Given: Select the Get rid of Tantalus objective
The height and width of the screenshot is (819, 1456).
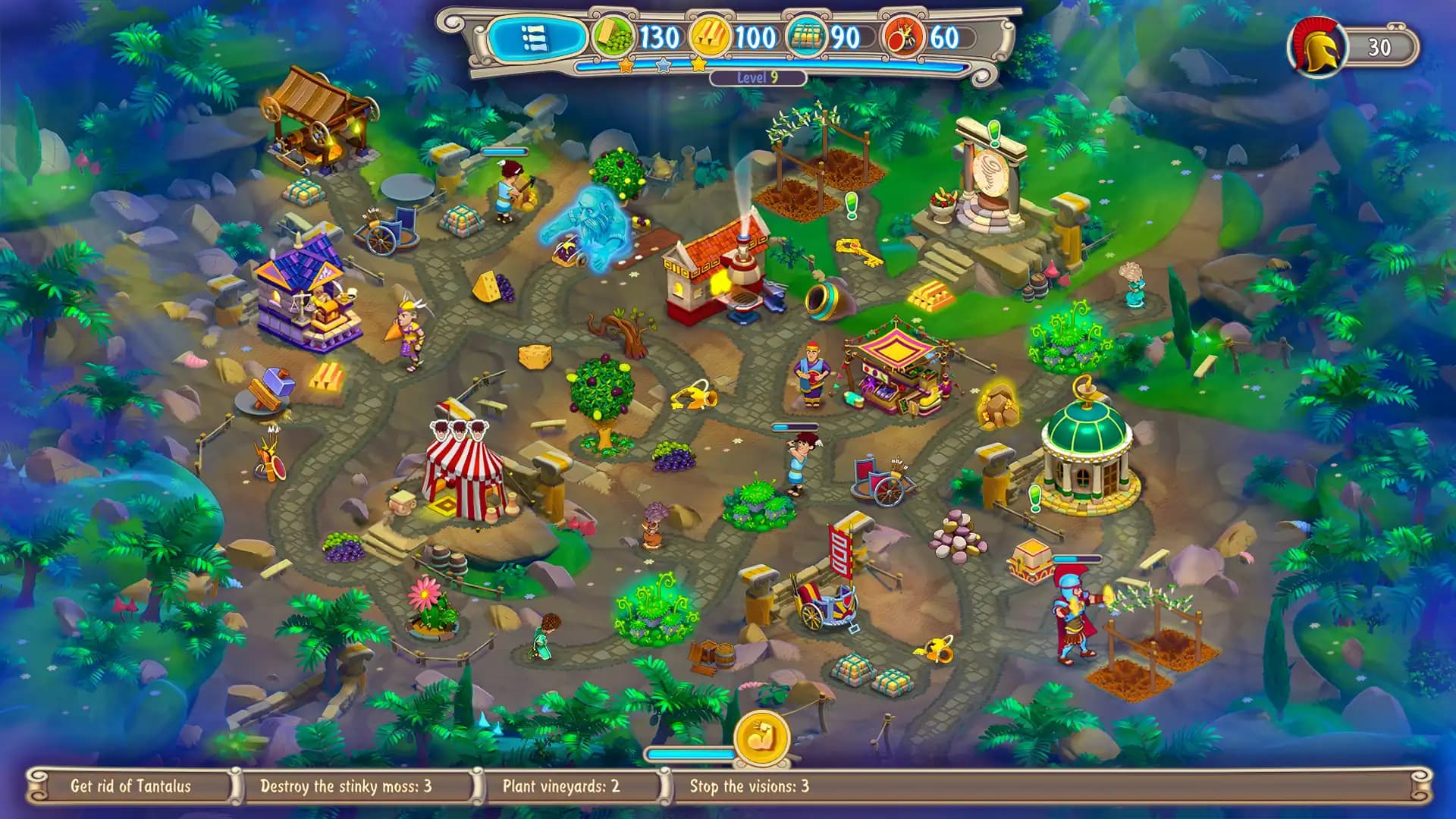Looking at the screenshot, I should [130, 786].
